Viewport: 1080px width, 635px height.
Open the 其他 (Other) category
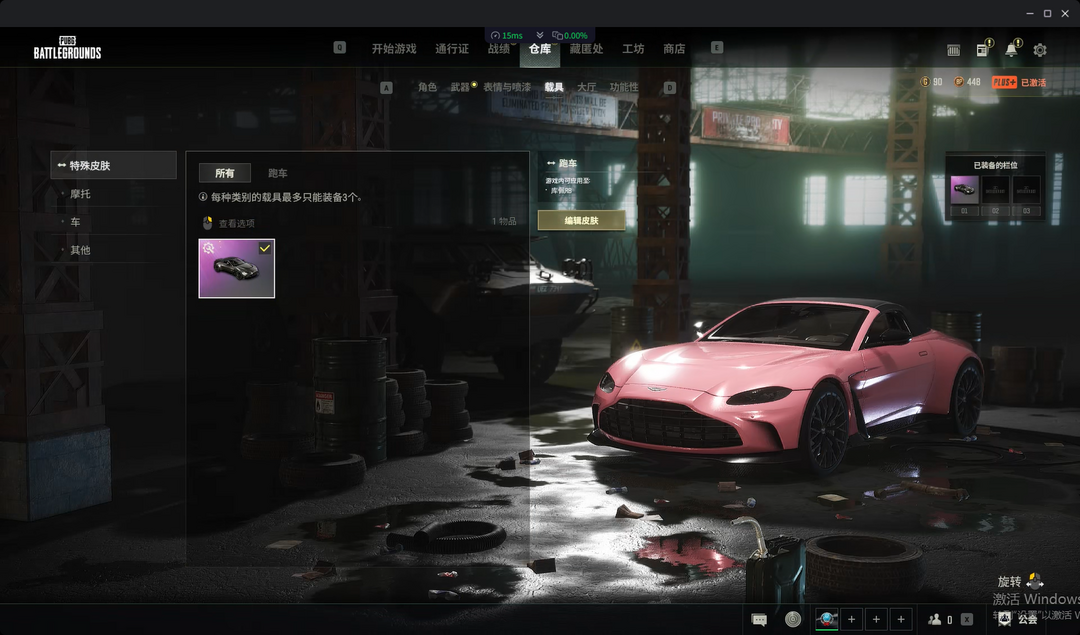[x=80, y=250]
